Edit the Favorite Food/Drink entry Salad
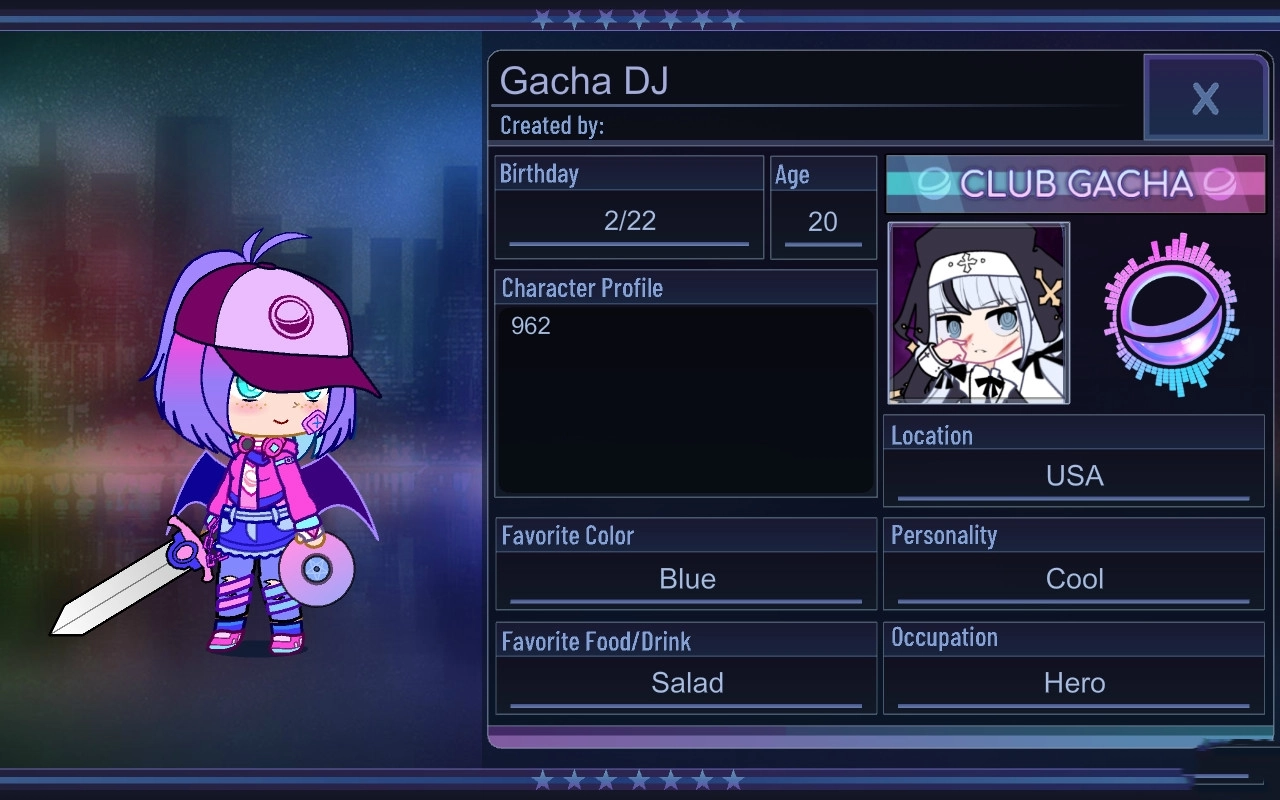 (x=685, y=683)
